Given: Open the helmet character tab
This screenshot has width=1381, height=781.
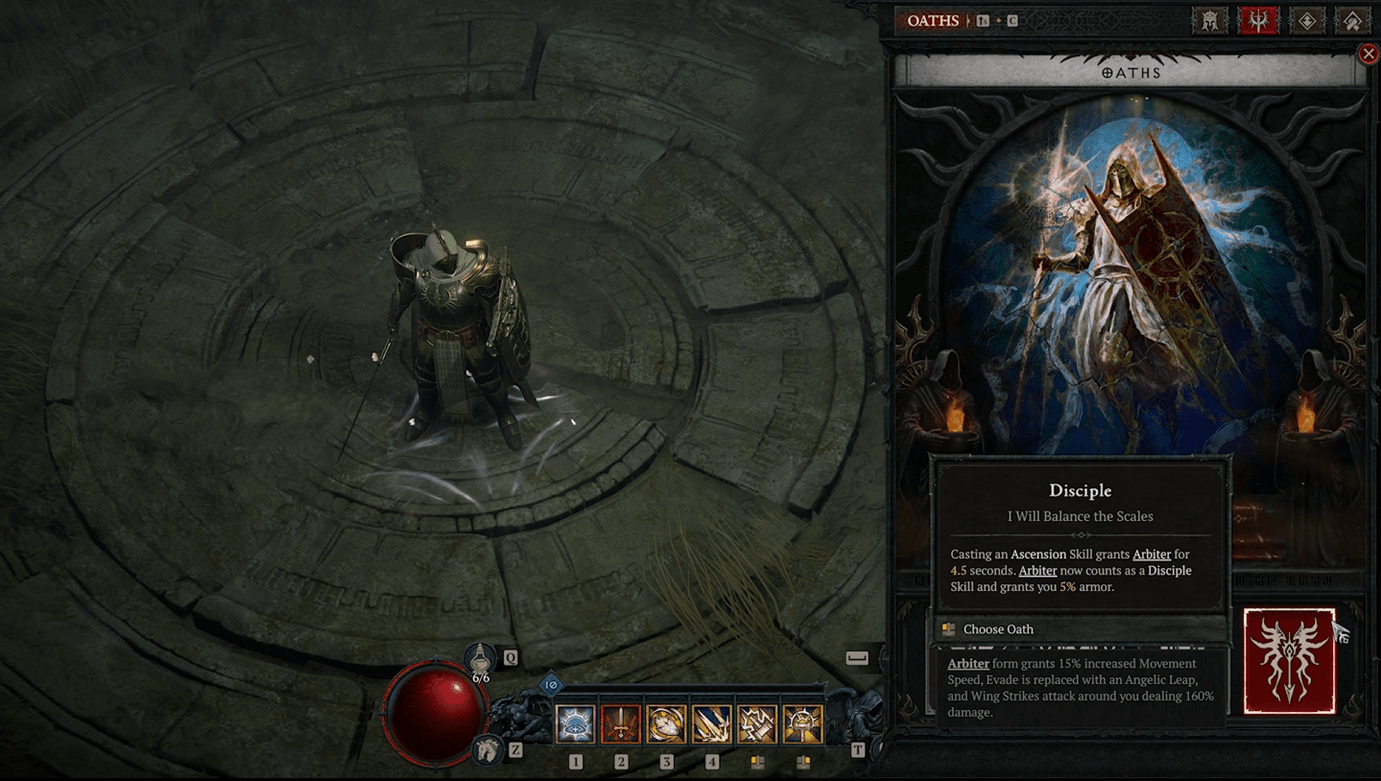Looking at the screenshot, I should coord(1209,20).
